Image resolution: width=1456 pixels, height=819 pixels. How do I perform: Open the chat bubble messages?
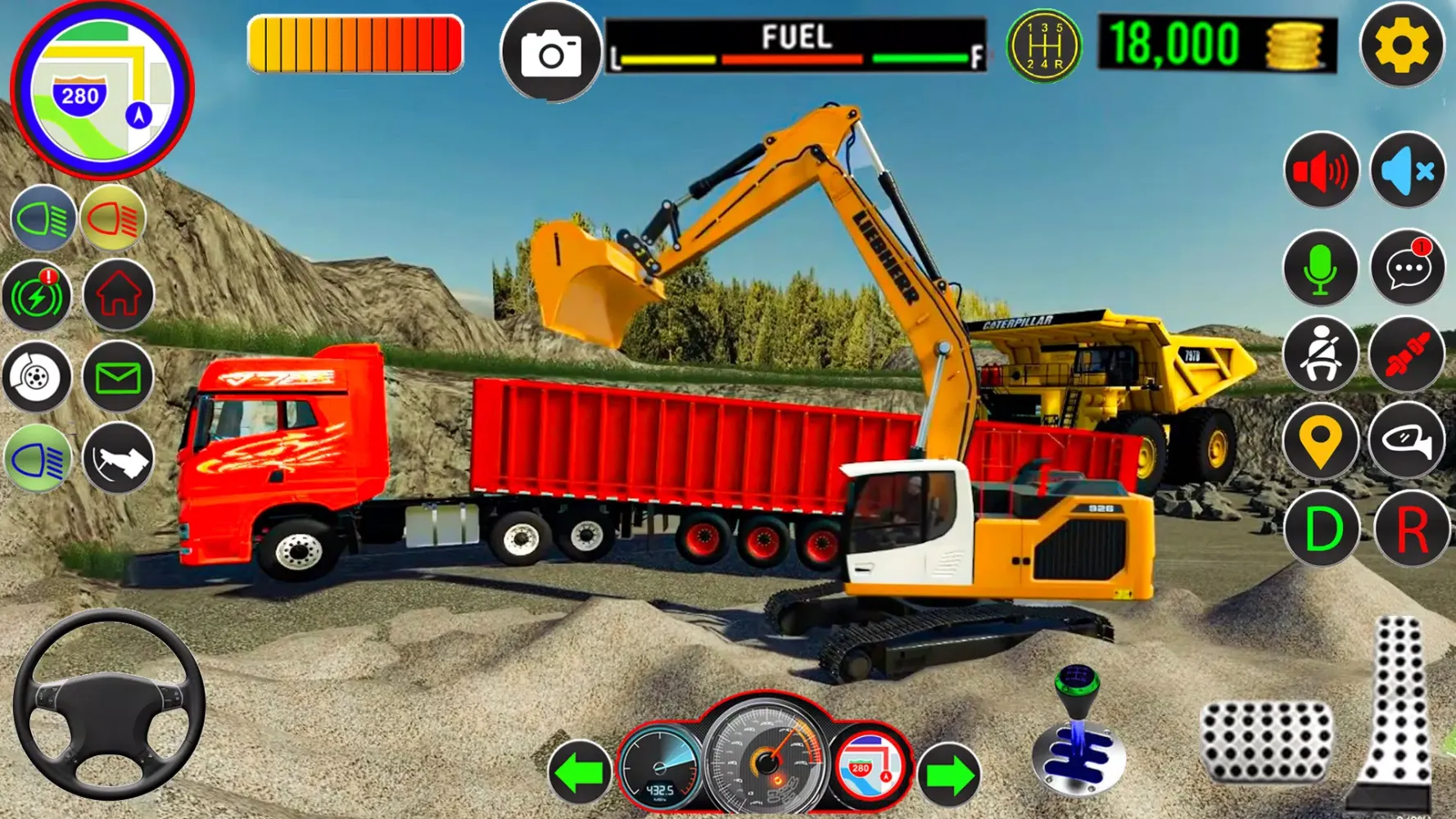coord(1407,267)
